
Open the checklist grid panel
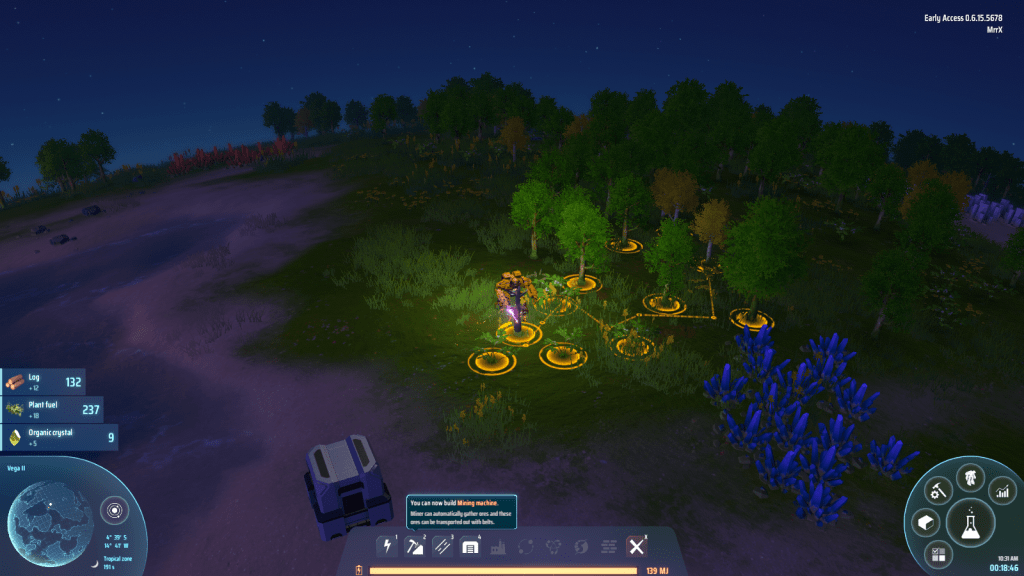tap(938, 553)
